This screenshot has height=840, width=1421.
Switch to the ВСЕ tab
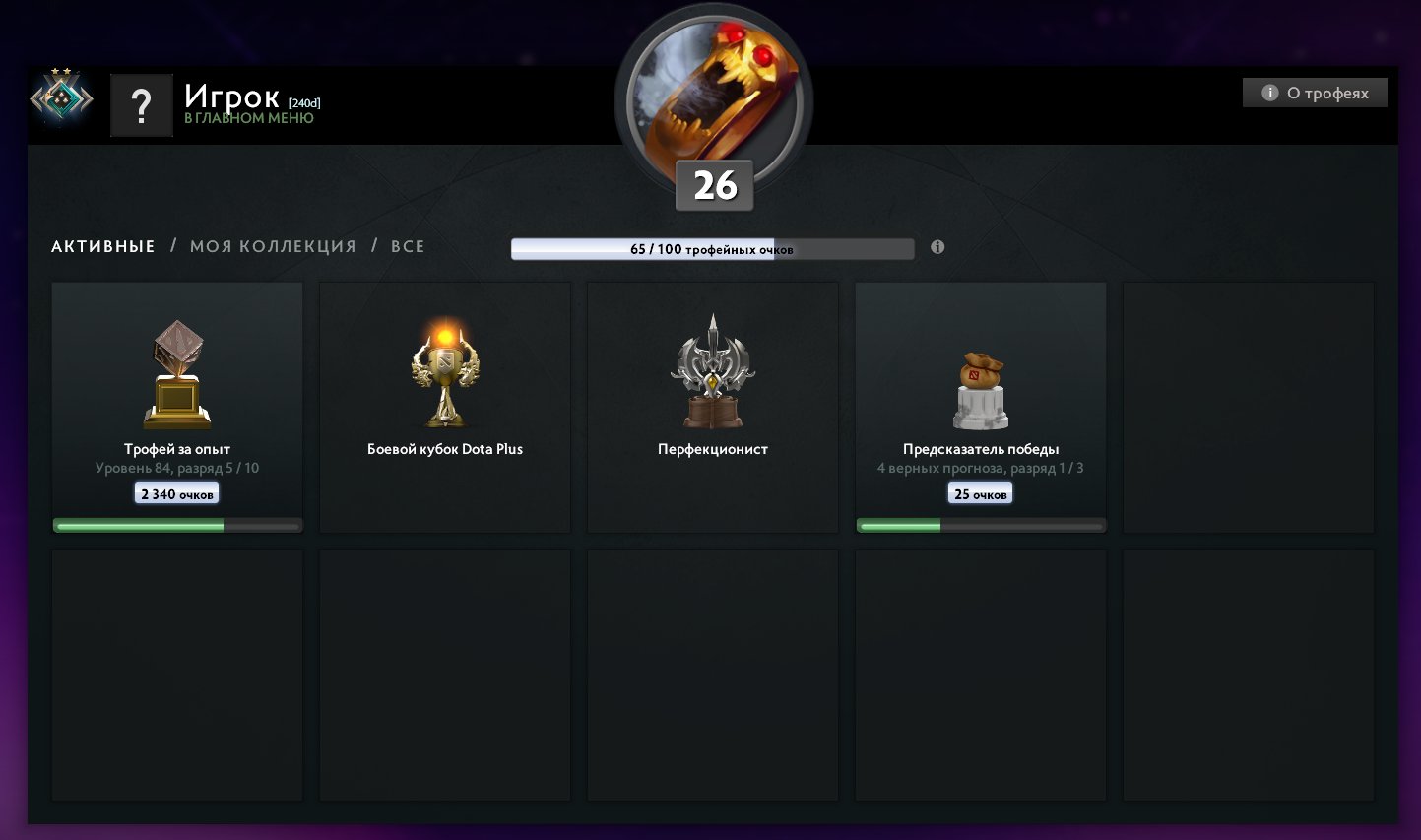coord(410,246)
